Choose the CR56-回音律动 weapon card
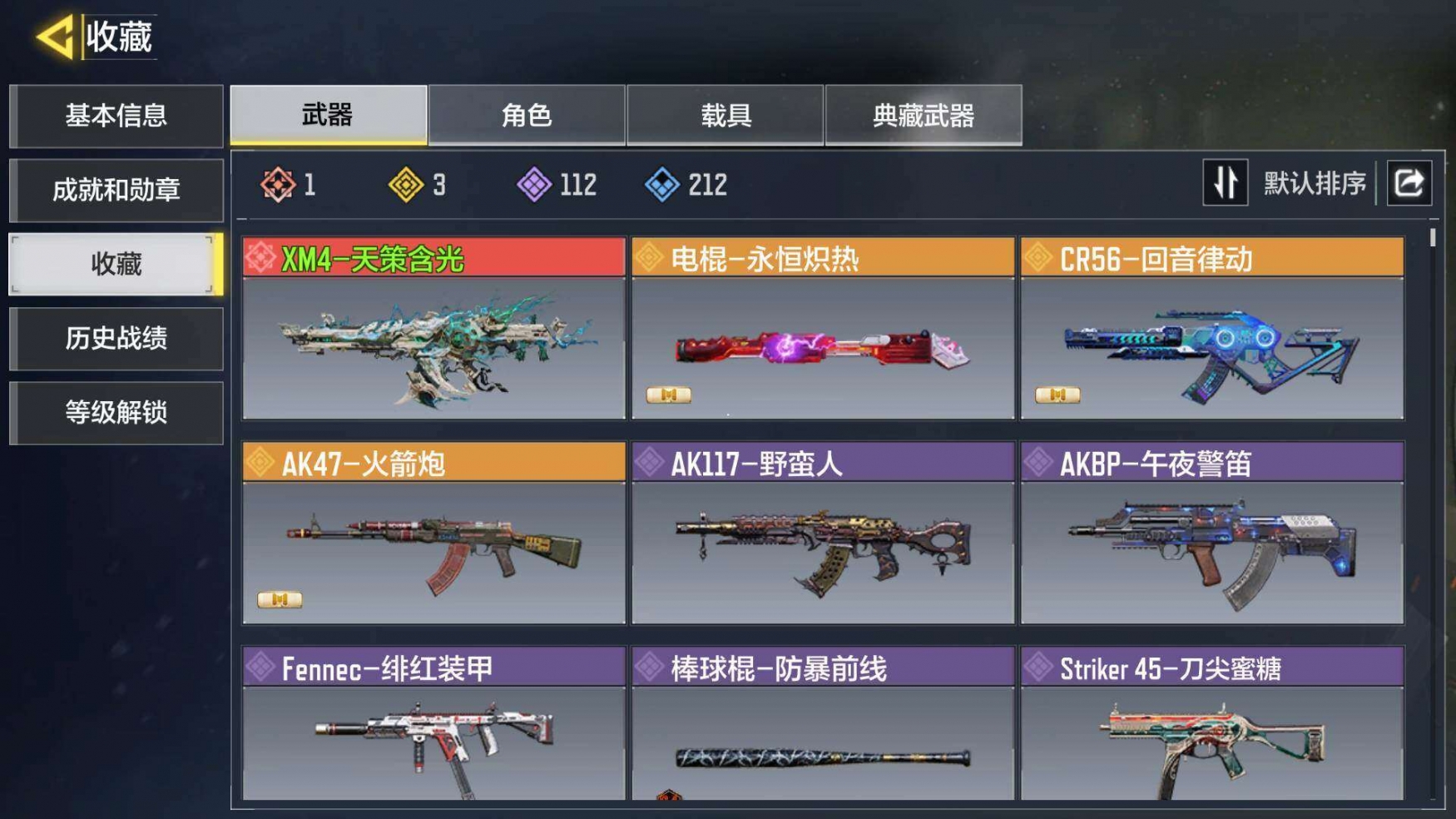This screenshot has width=1456, height=819. (x=1211, y=328)
